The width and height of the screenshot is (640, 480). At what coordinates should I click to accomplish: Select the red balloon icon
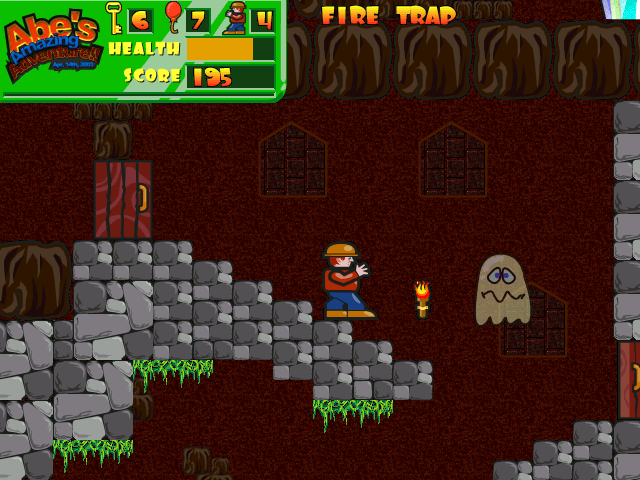[173, 17]
